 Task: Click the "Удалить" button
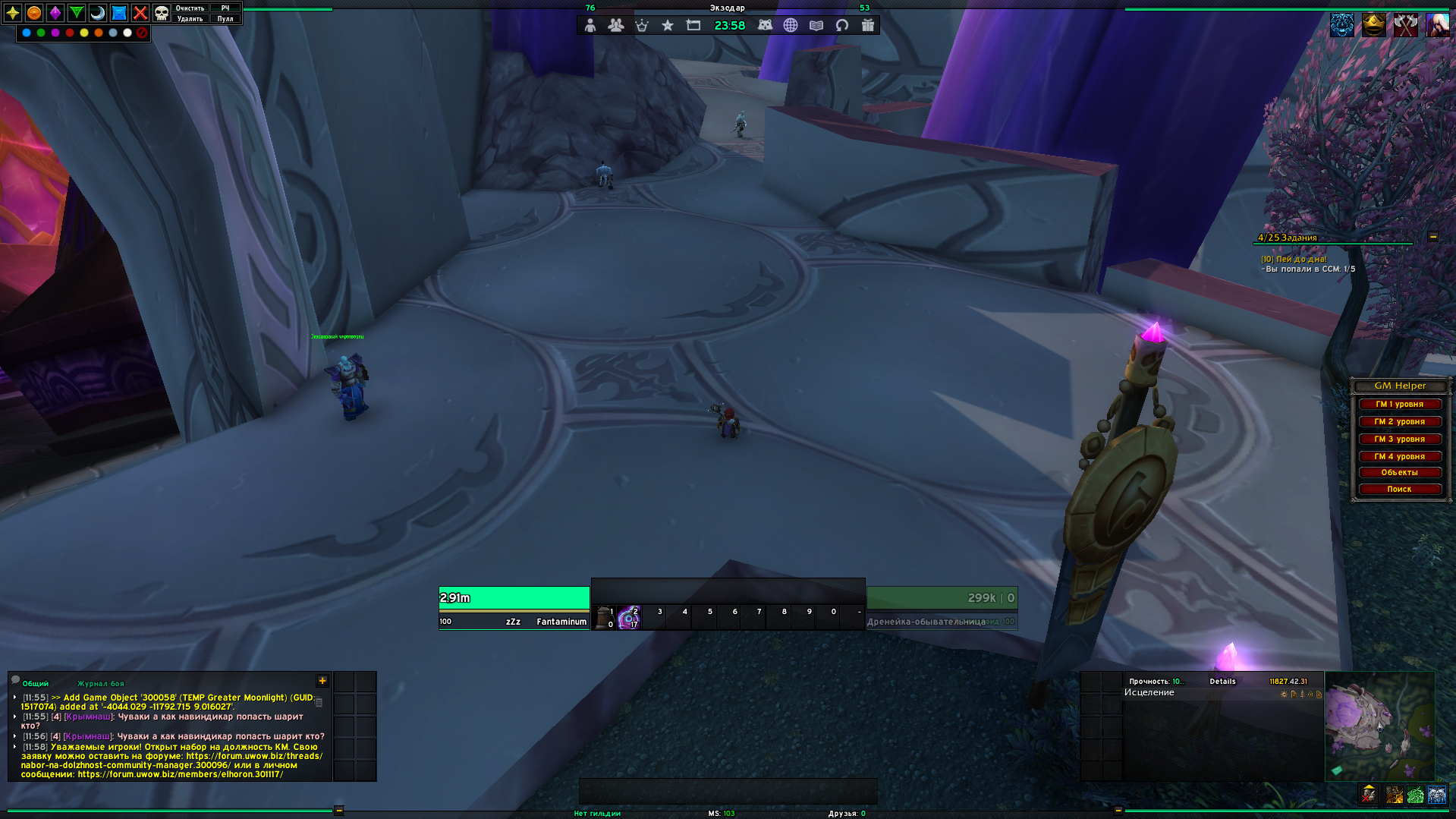click(190, 19)
